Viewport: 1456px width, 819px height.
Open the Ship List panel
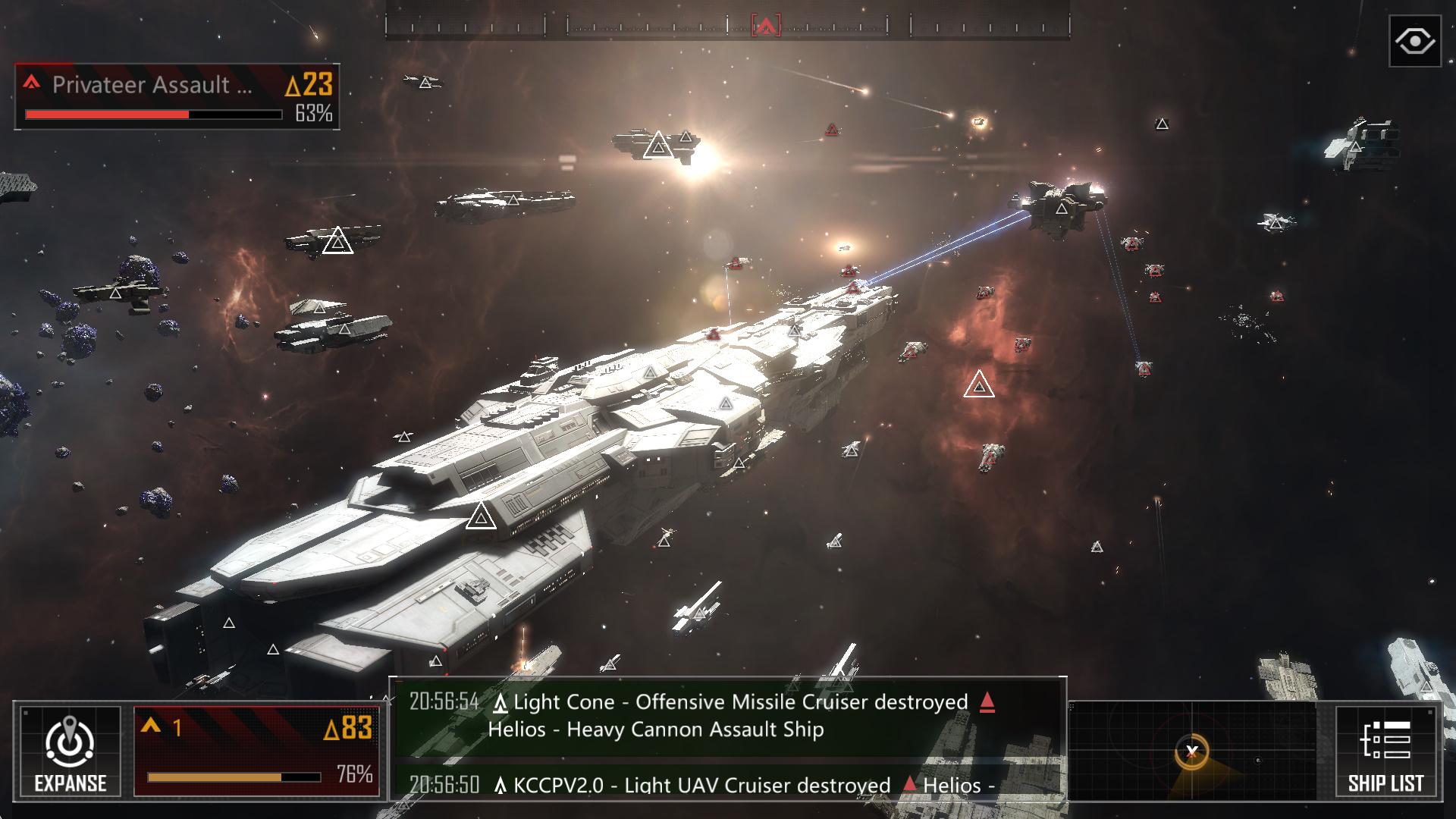point(1385,751)
